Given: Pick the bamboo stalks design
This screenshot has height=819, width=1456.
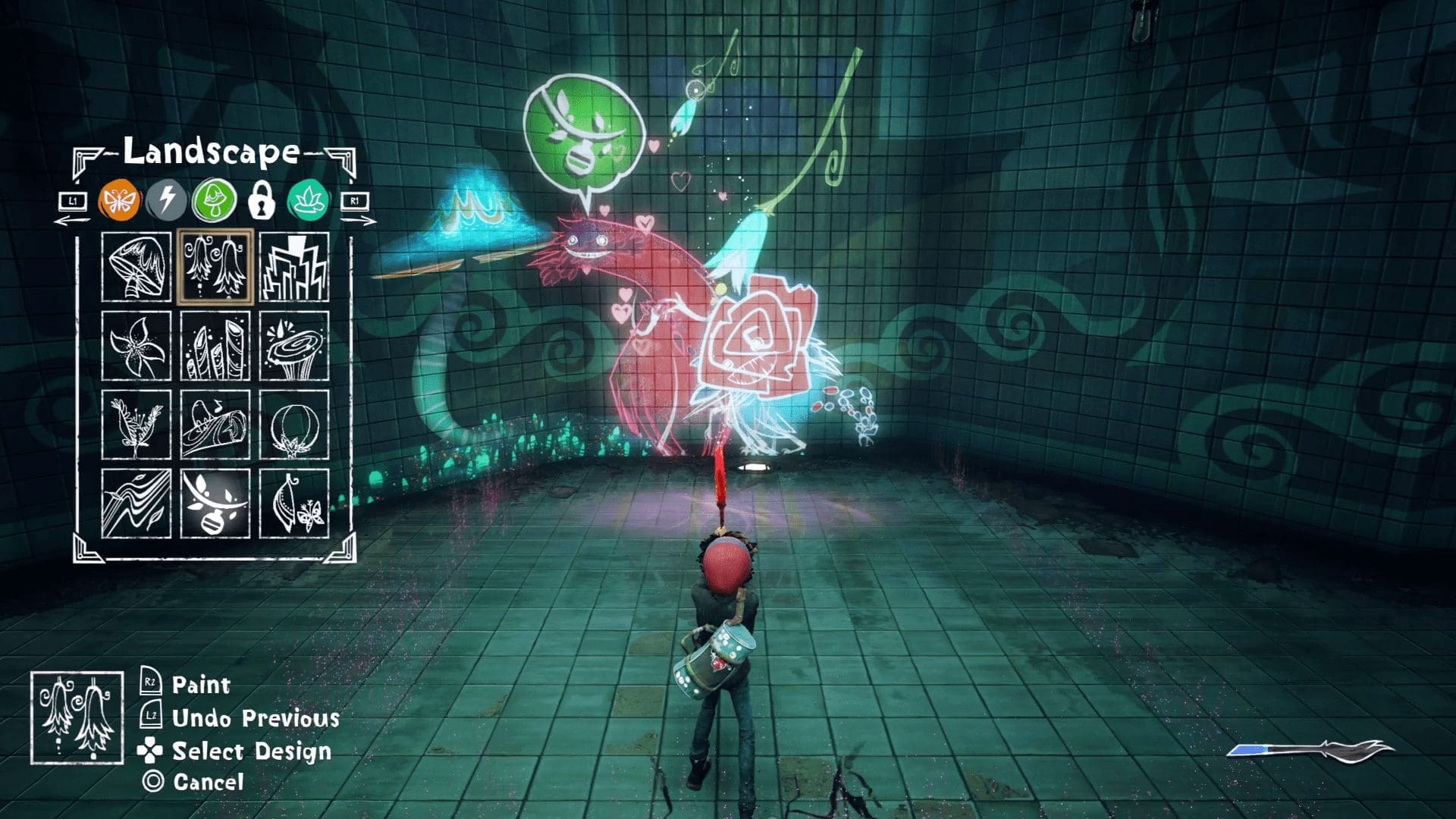Looking at the screenshot, I should pyautogui.click(x=215, y=346).
